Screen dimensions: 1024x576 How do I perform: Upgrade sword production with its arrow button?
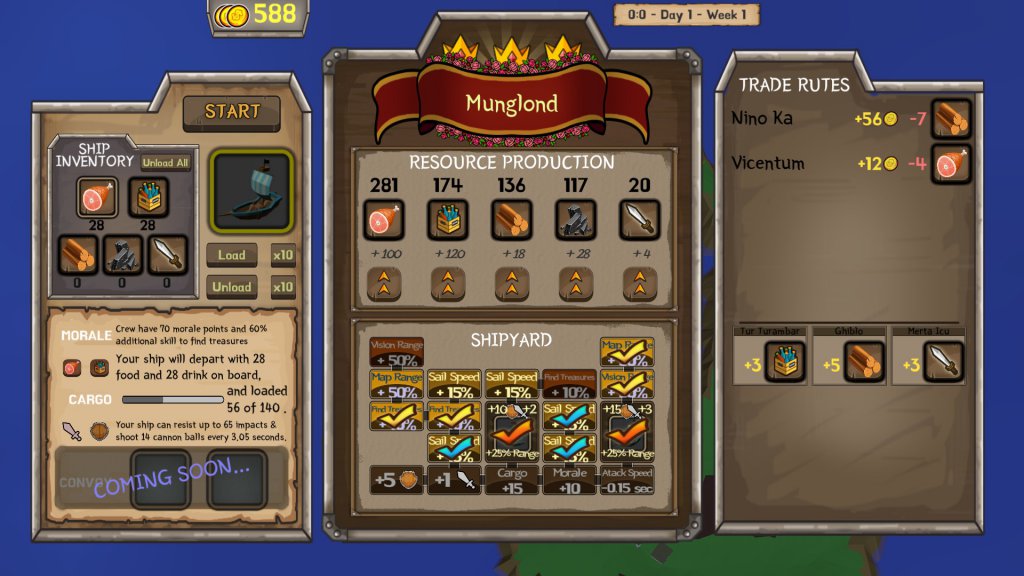(x=638, y=285)
